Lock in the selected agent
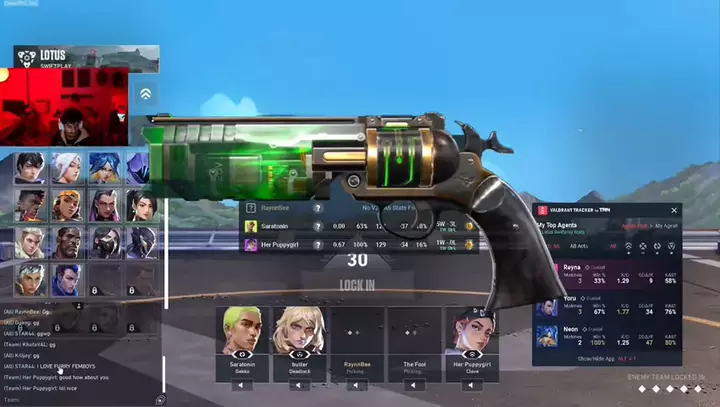 (x=357, y=285)
